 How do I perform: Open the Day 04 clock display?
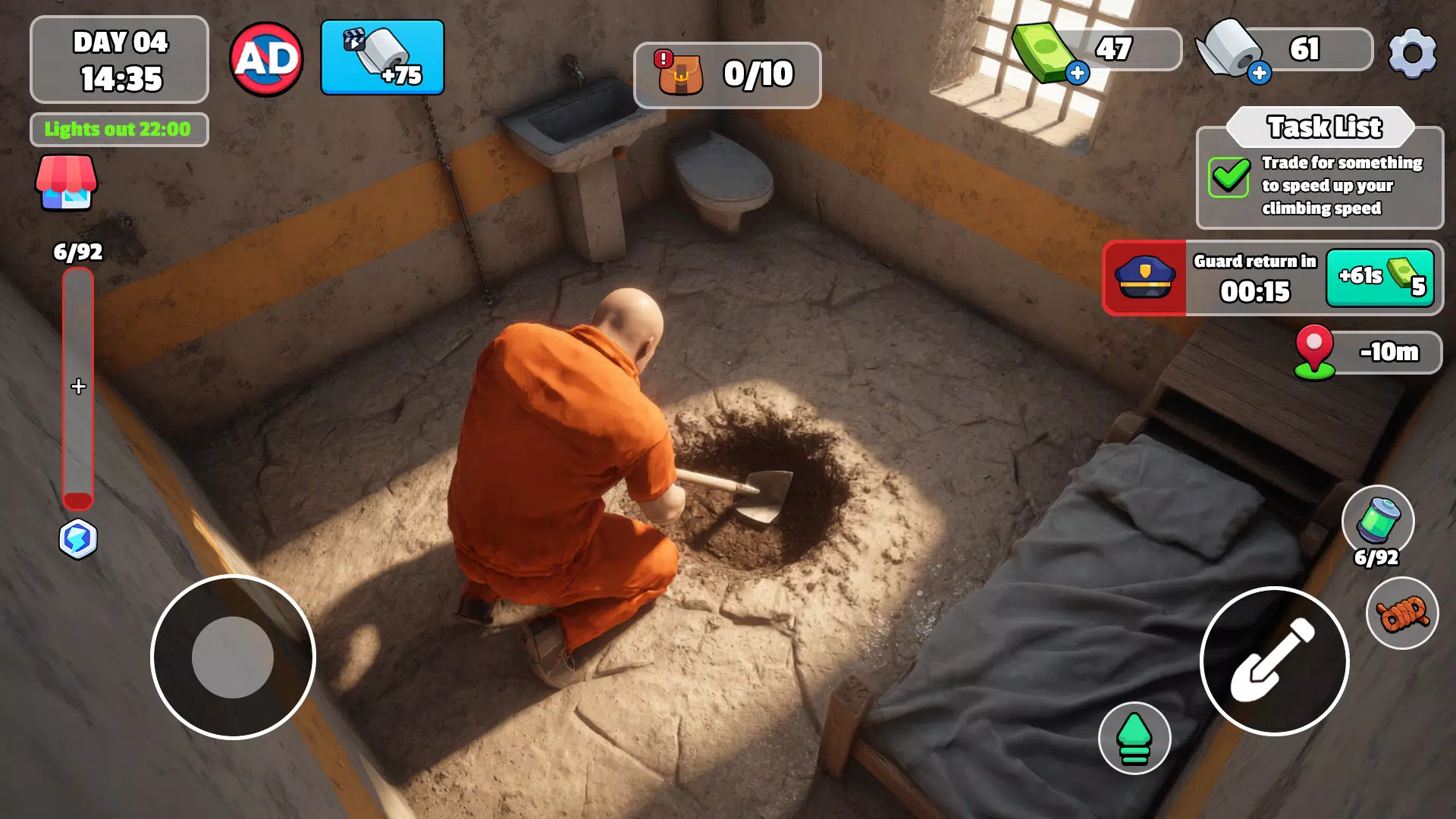point(118,59)
